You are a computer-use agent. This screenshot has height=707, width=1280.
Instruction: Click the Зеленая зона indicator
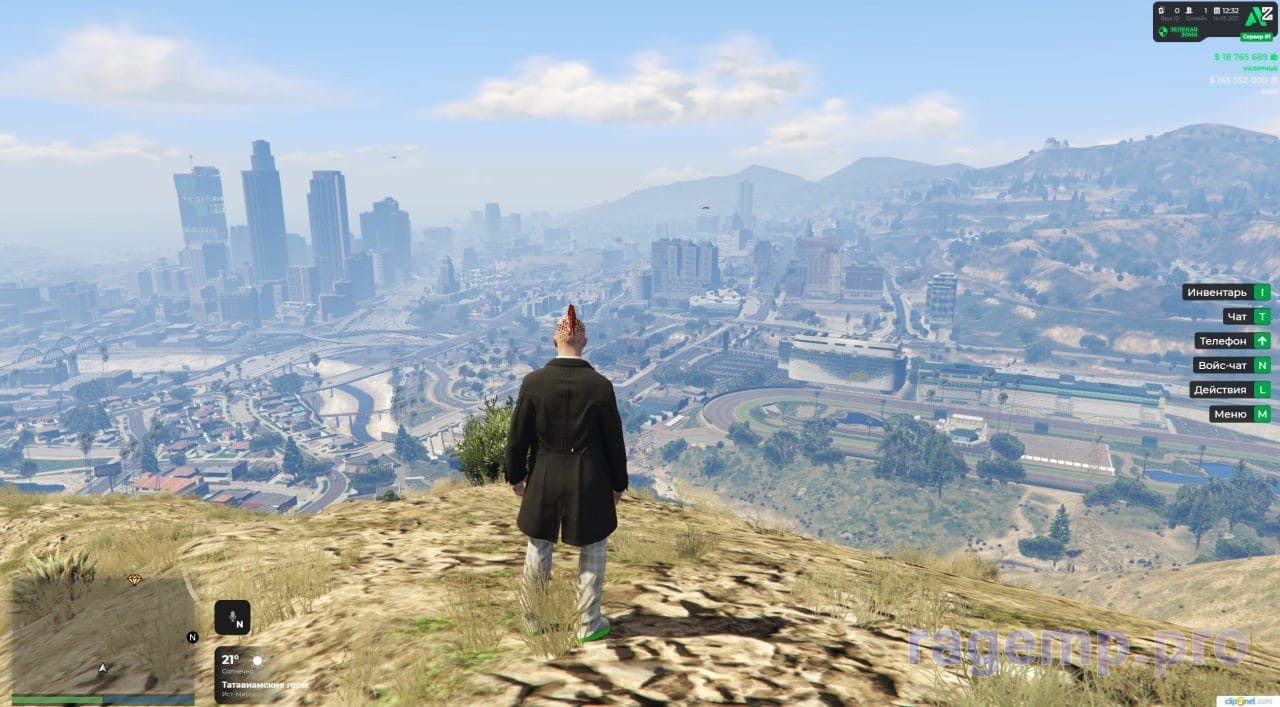point(1181,32)
